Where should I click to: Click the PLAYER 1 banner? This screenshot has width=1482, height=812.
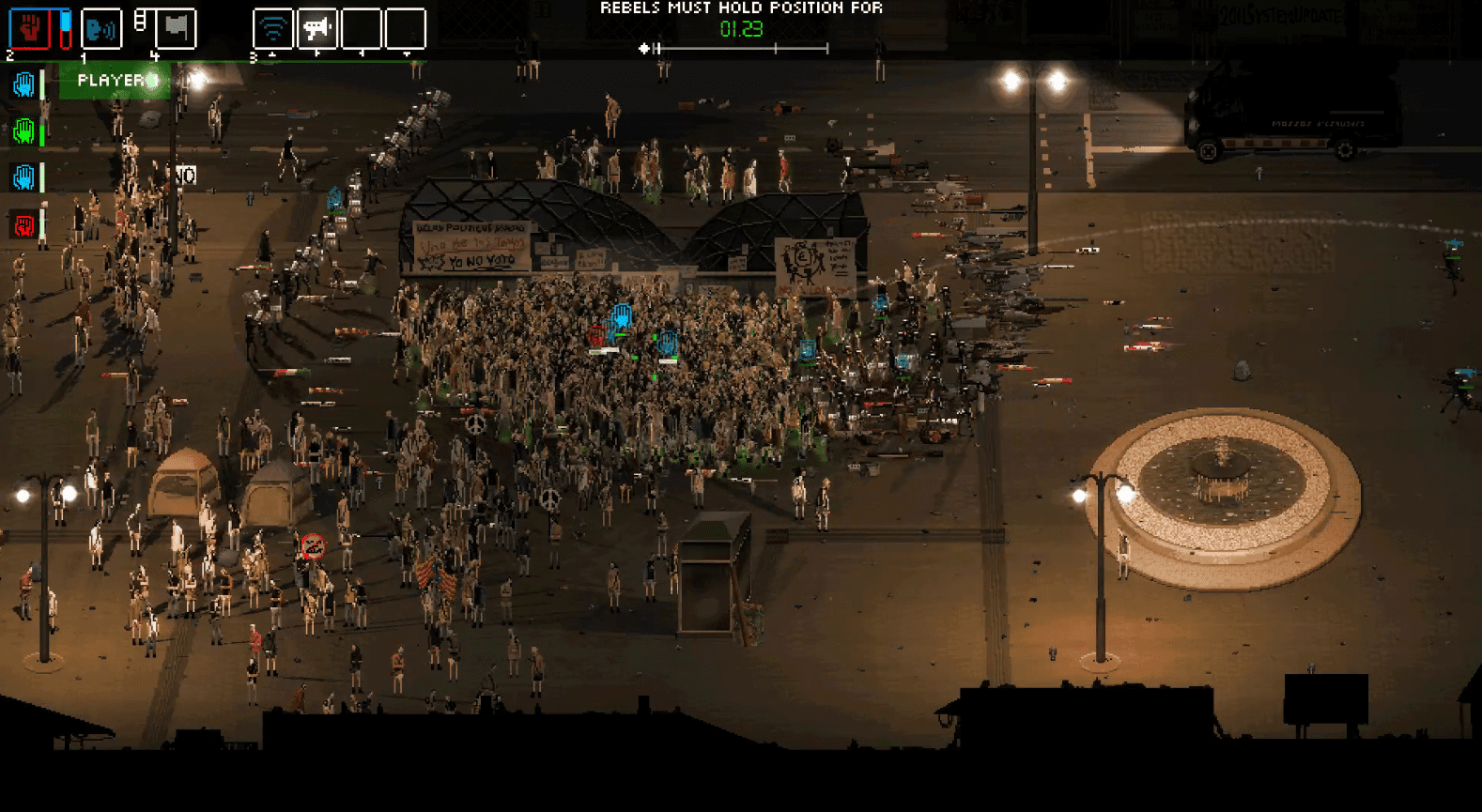click(x=113, y=82)
